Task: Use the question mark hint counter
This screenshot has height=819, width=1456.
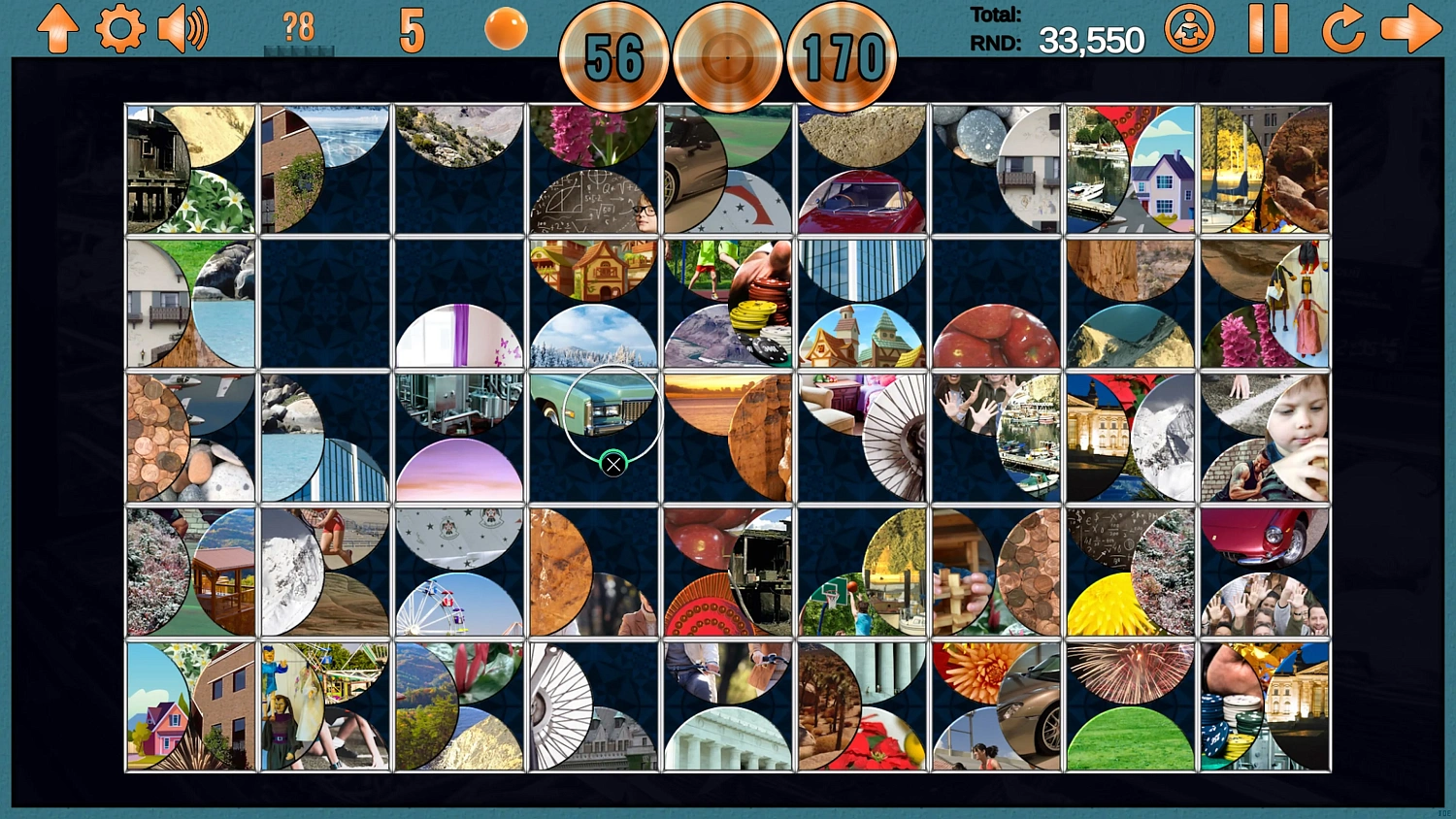Action: tap(298, 29)
